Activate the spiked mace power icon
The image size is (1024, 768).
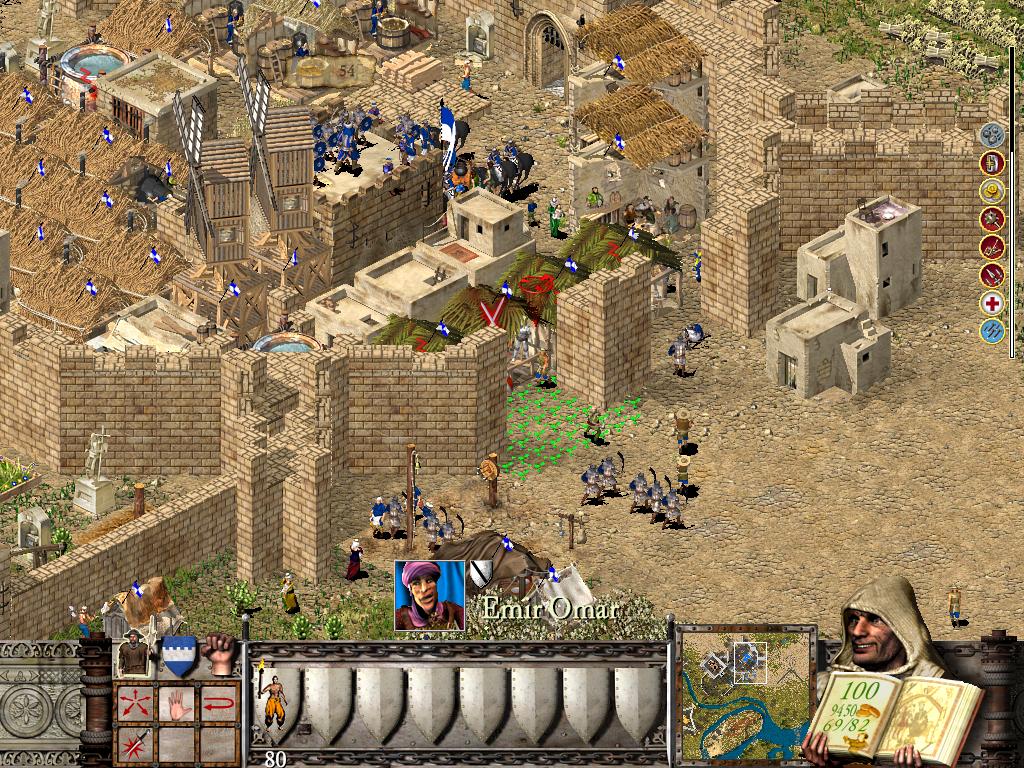point(992,218)
